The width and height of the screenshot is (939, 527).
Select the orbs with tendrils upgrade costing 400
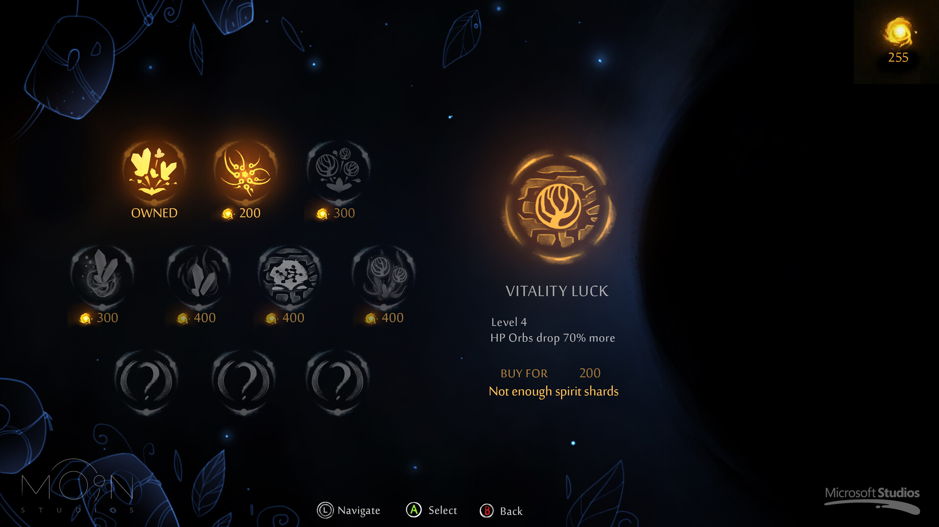click(383, 275)
